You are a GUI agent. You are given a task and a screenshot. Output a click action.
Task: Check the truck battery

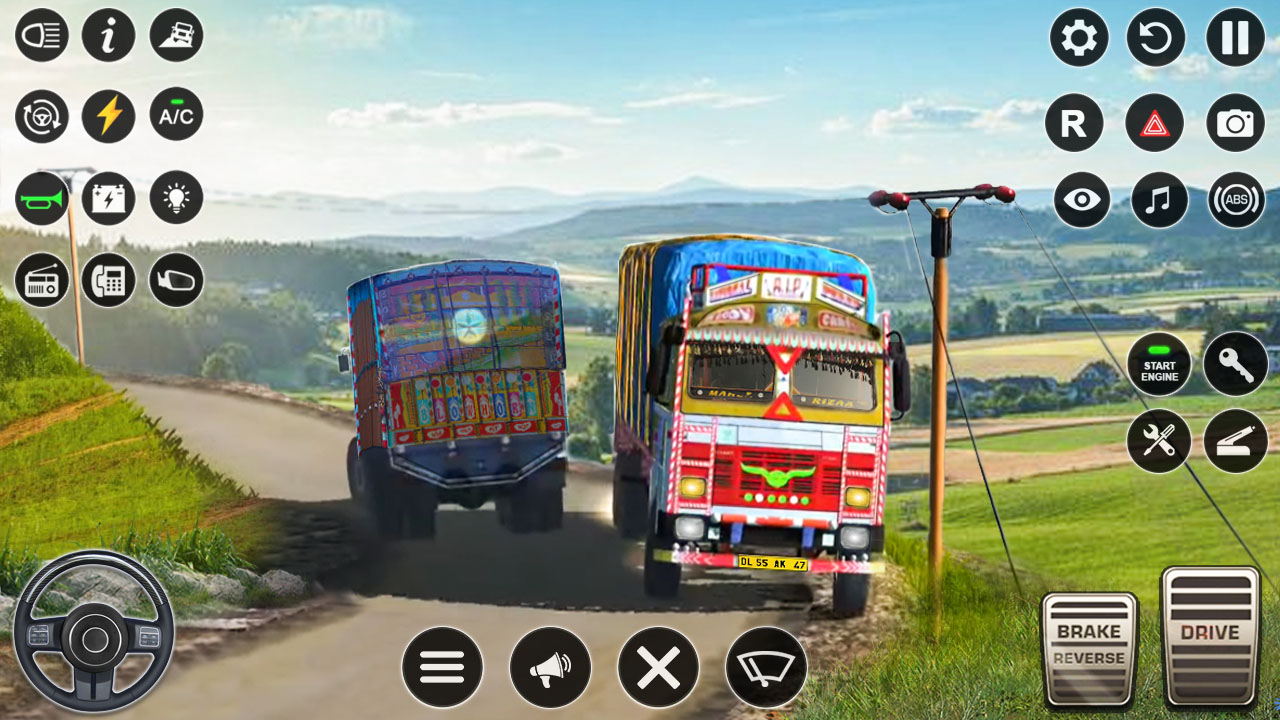pyautogui.click(x=108, y=197)
